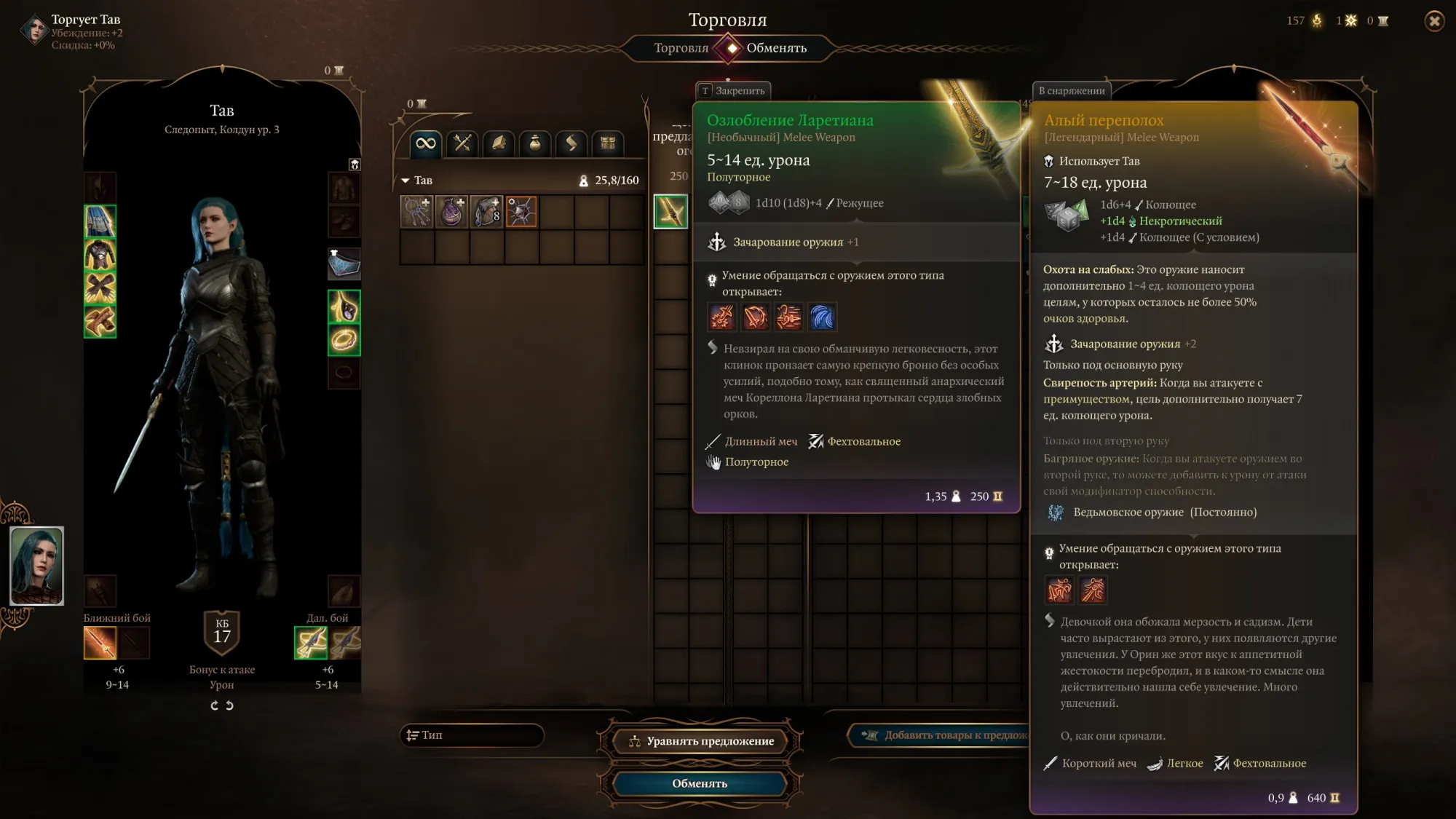
Task: Select the green longsword in trader's offer
Action: 670,212
